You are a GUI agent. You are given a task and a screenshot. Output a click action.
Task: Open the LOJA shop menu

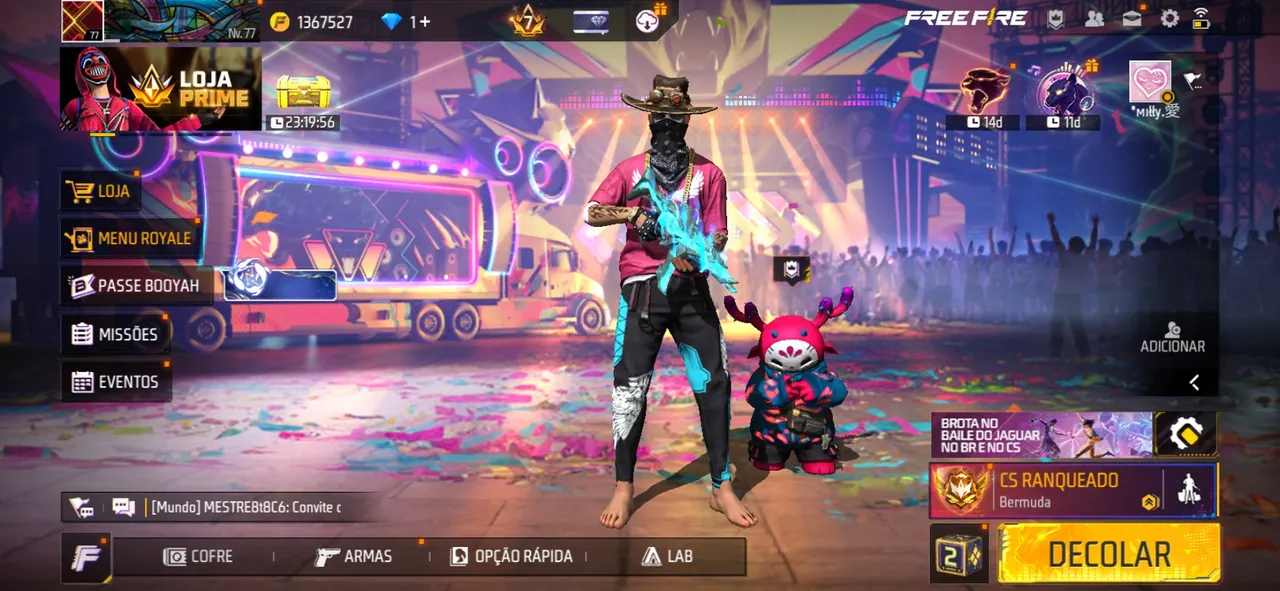pyautogui.click(x=100, y=190)
